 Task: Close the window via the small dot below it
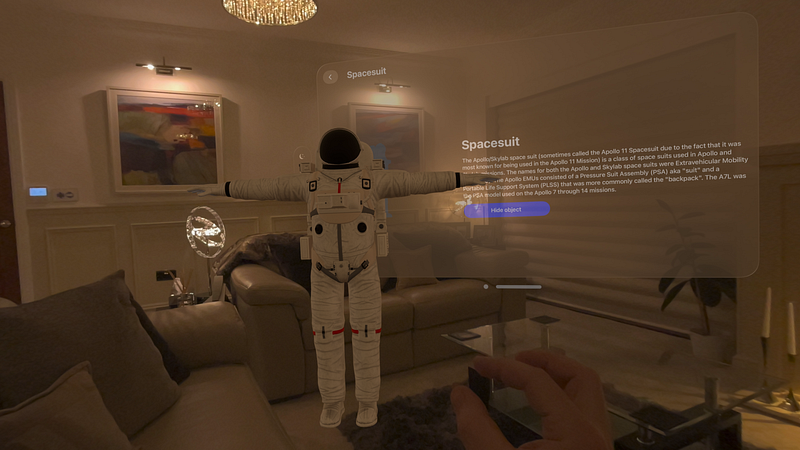486,287
